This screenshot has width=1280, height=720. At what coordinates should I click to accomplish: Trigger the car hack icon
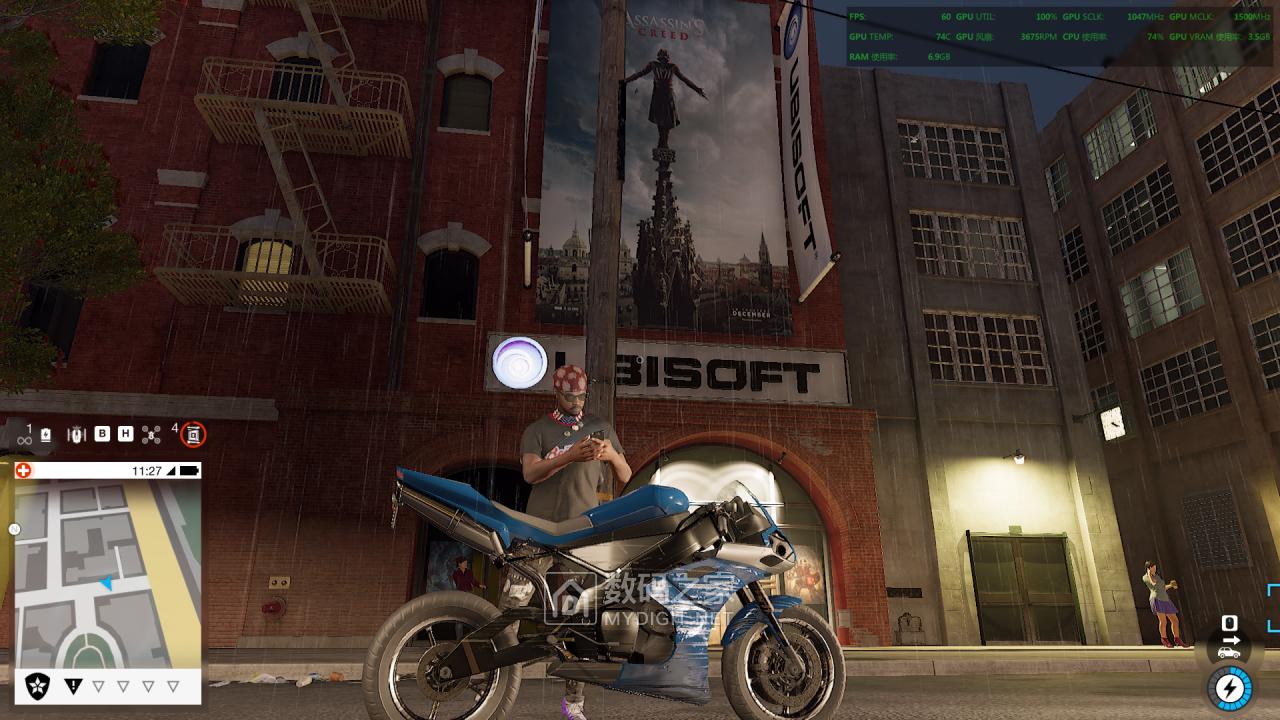(x=1229, y=652)
